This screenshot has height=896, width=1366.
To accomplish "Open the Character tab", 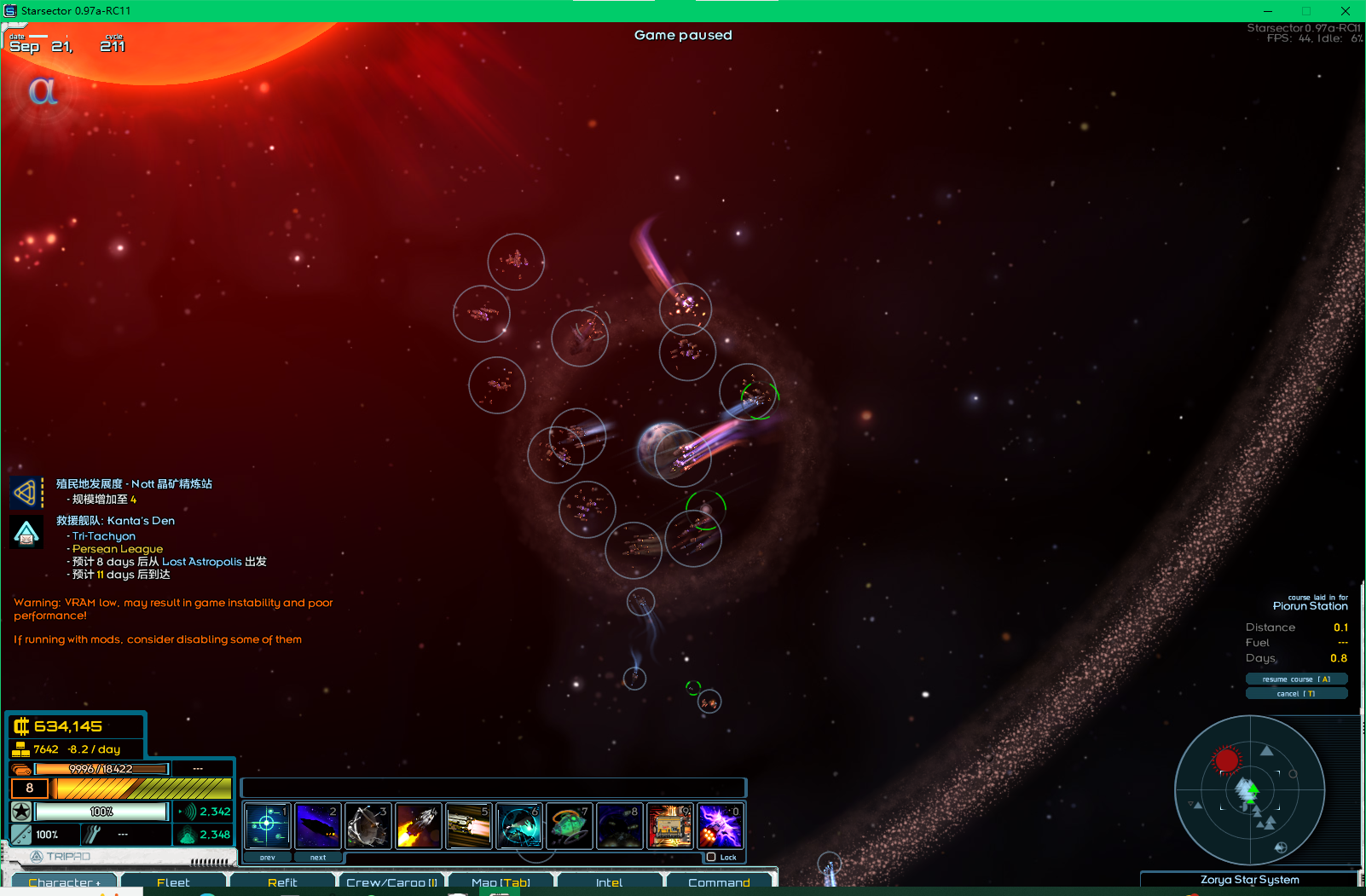I will coord(63,882).
